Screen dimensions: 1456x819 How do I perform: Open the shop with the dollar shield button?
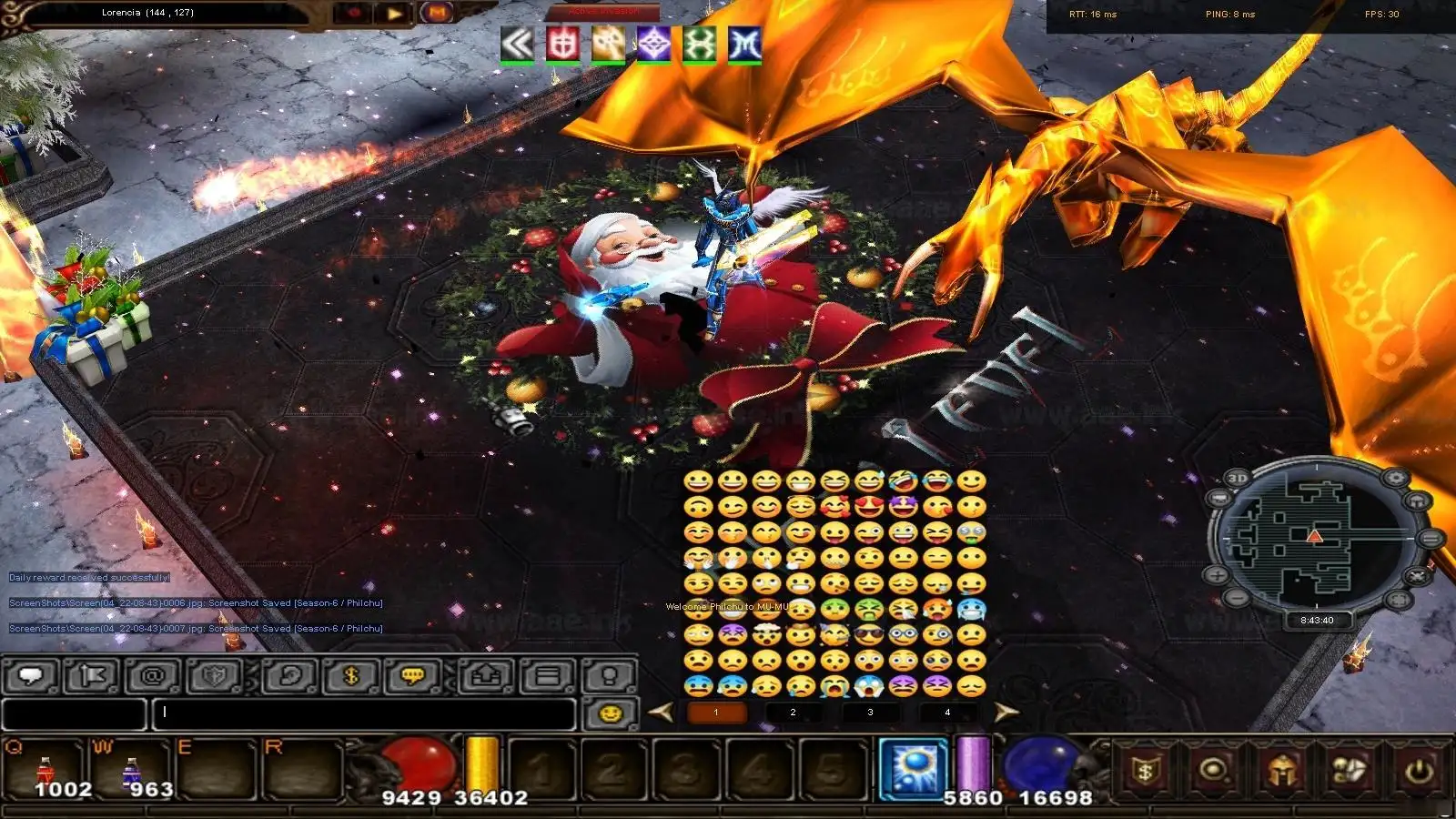1146,772
